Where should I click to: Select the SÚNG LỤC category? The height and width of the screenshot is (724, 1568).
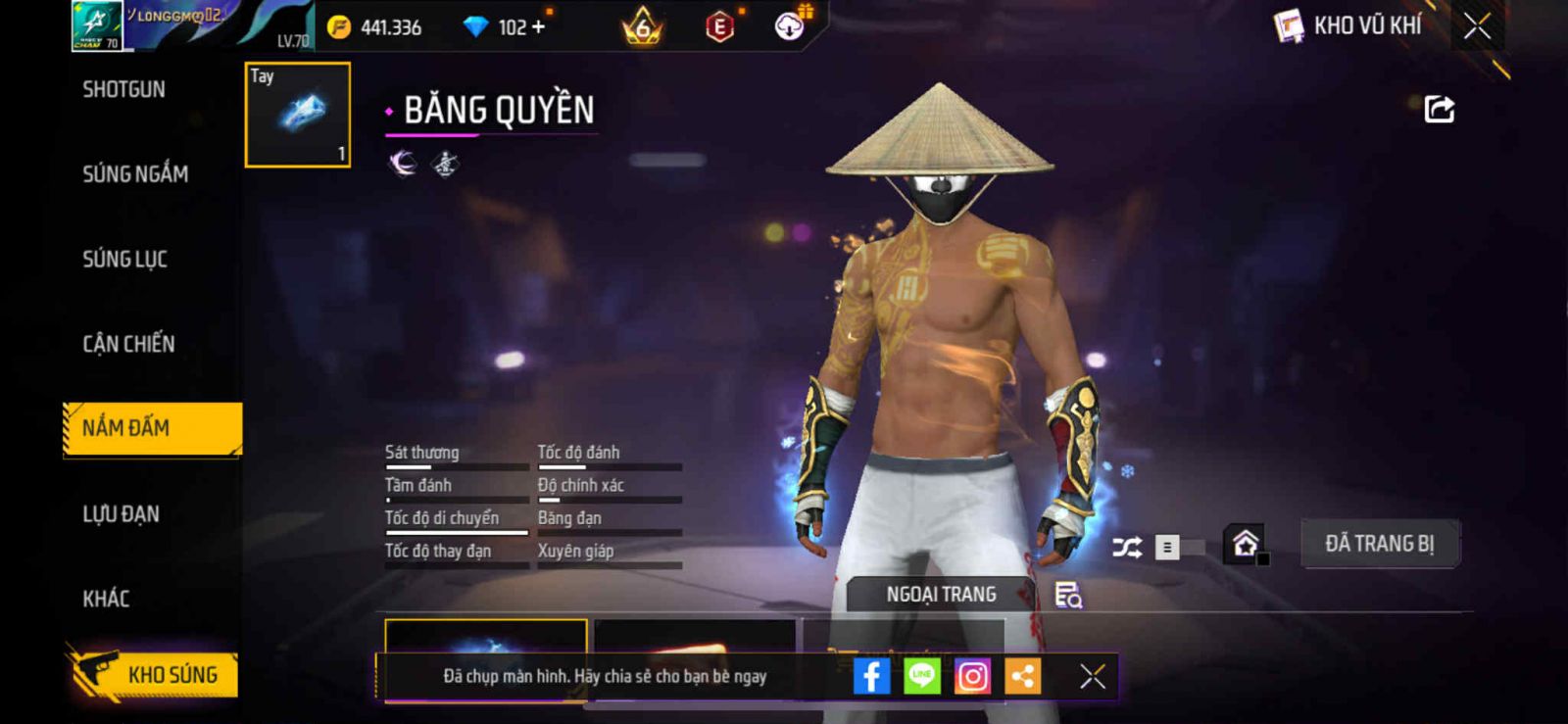pyautogui.click(x=125, y=260)
